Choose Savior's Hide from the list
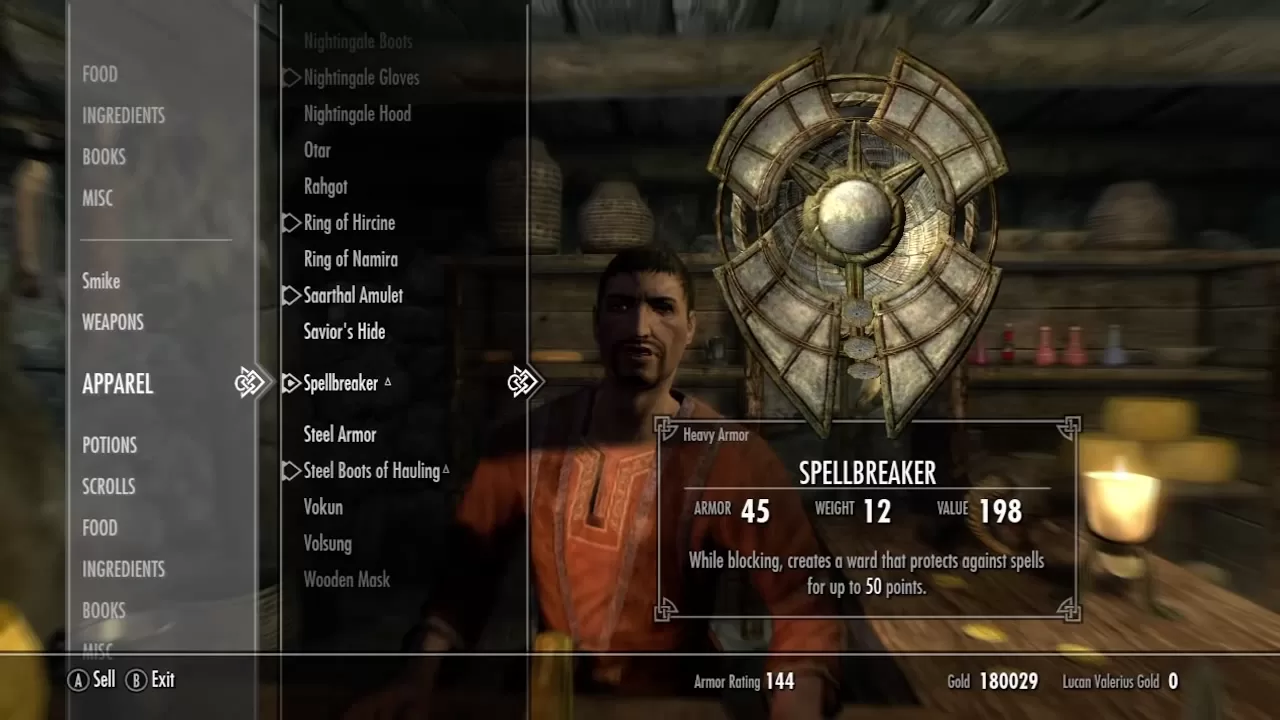 click(x=344, y=331)
